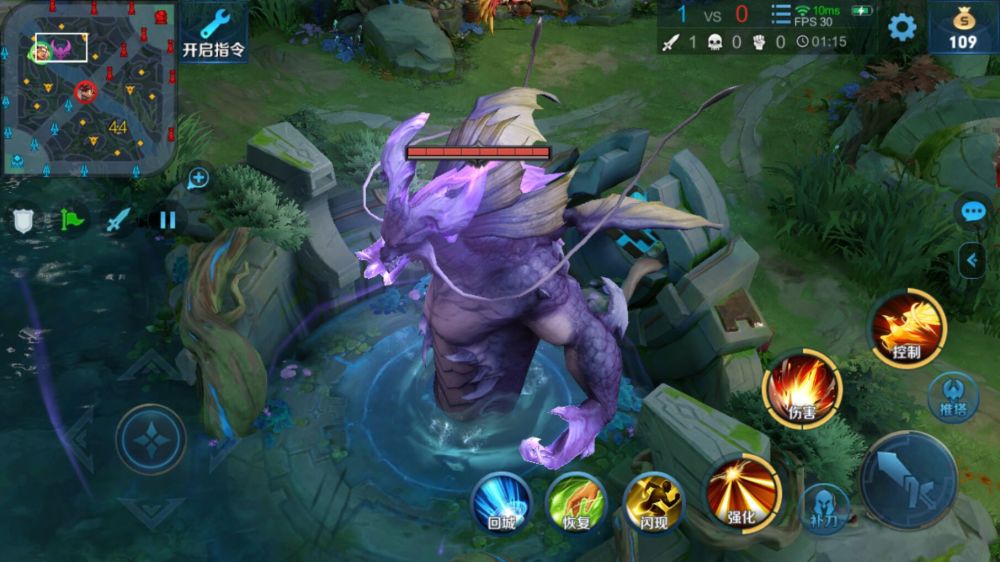The width and height of the screenshot is (1000, 562).
Task: Use the 回城 recall ability
Action: [501, 500]
